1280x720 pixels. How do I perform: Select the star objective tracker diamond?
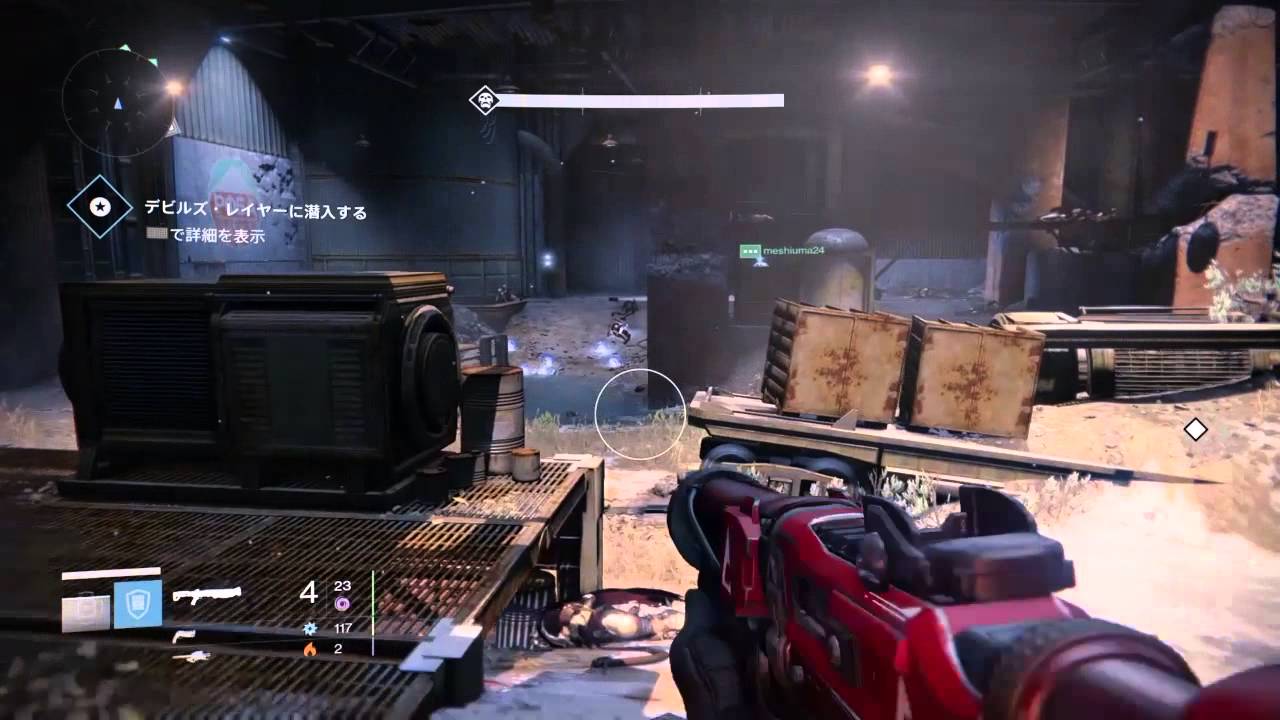99,207
